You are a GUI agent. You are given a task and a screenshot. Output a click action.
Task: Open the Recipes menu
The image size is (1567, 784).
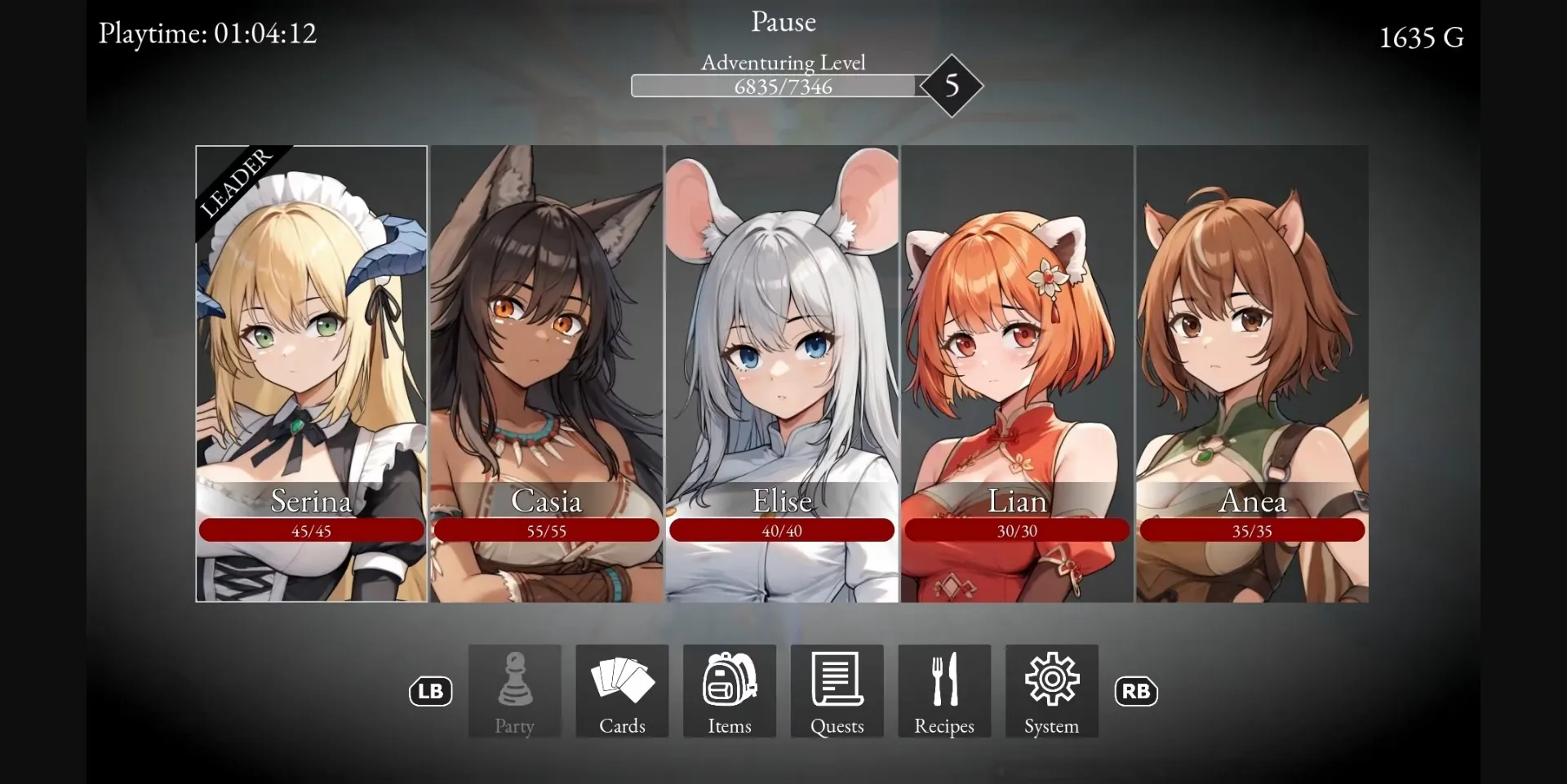[x=943, y=692]
